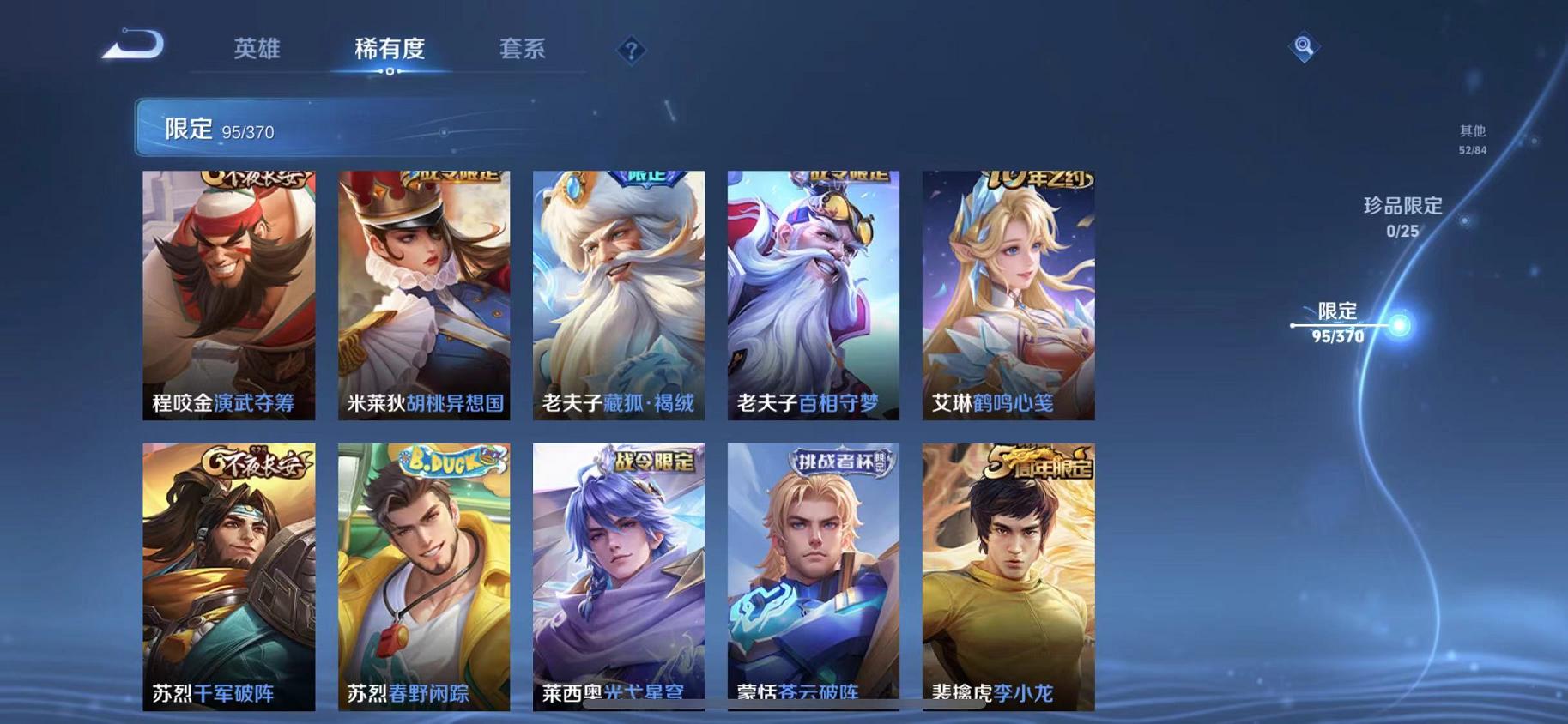Open the 套系 tab

(524, 49)
